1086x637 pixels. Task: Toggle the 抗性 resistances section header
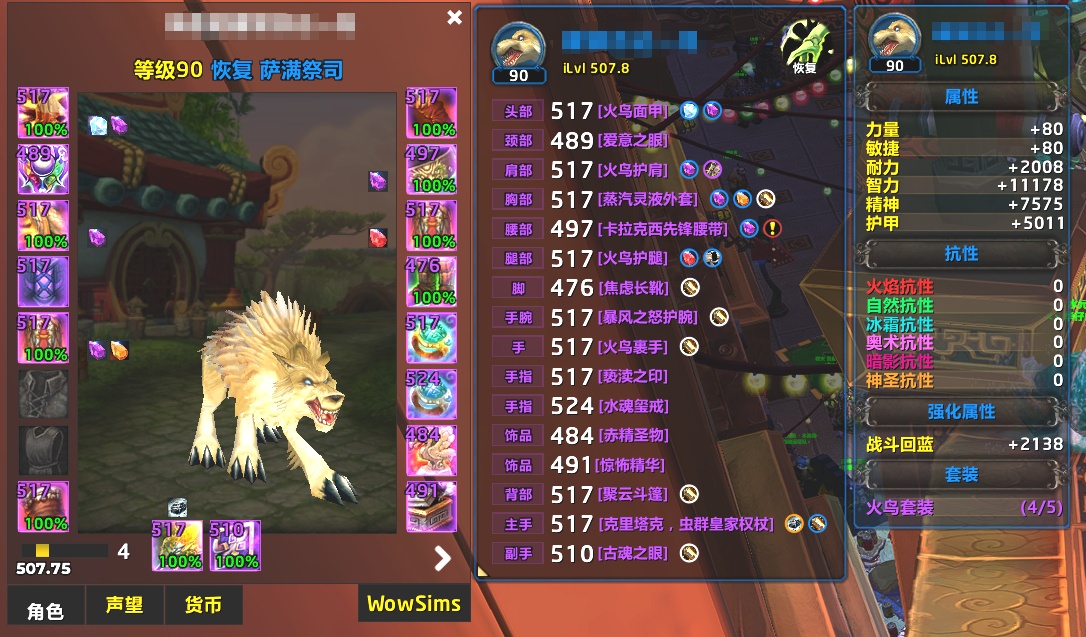[x=961, y=254]
